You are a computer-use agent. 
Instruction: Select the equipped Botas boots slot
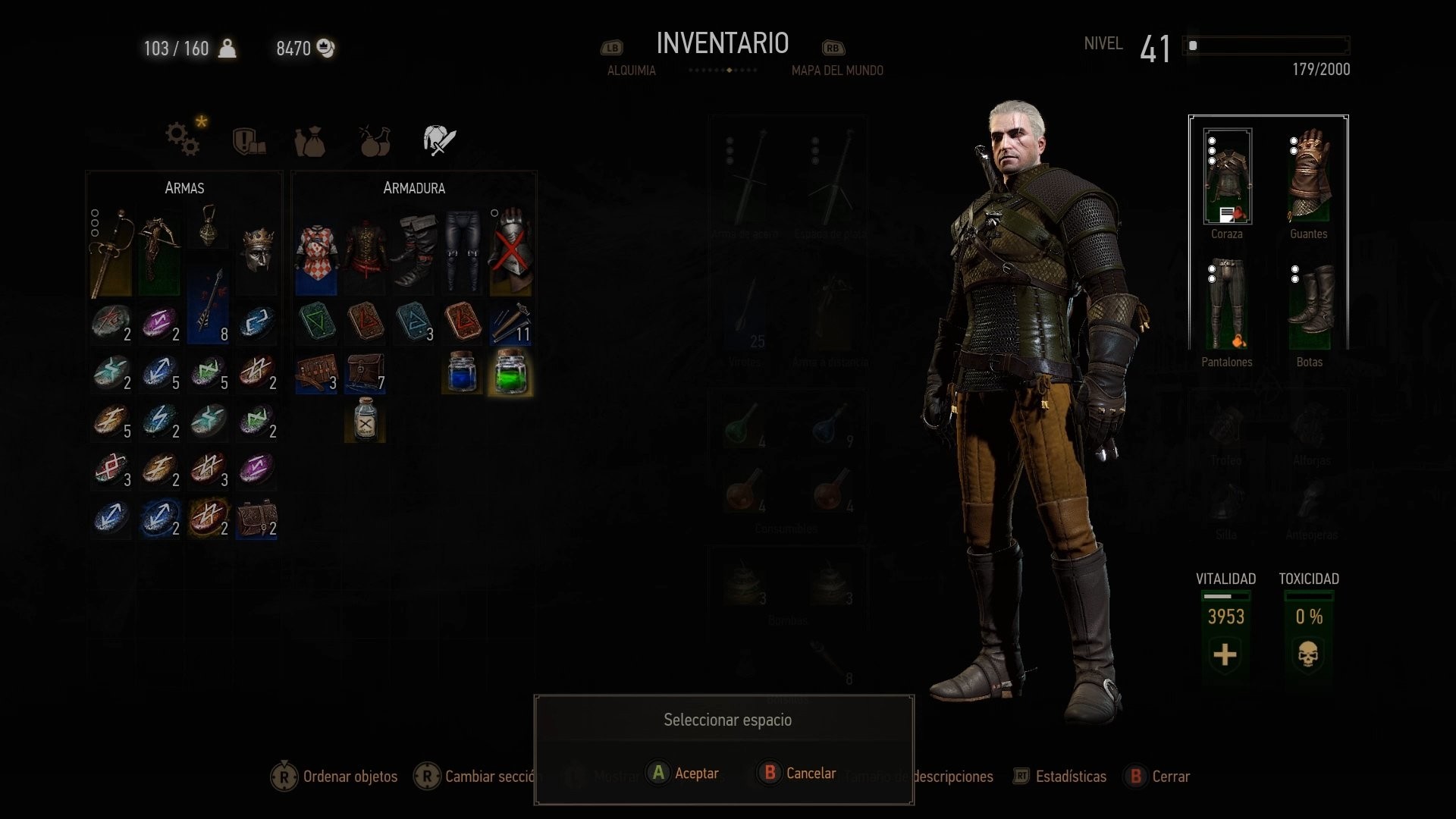coord(1308,303)
